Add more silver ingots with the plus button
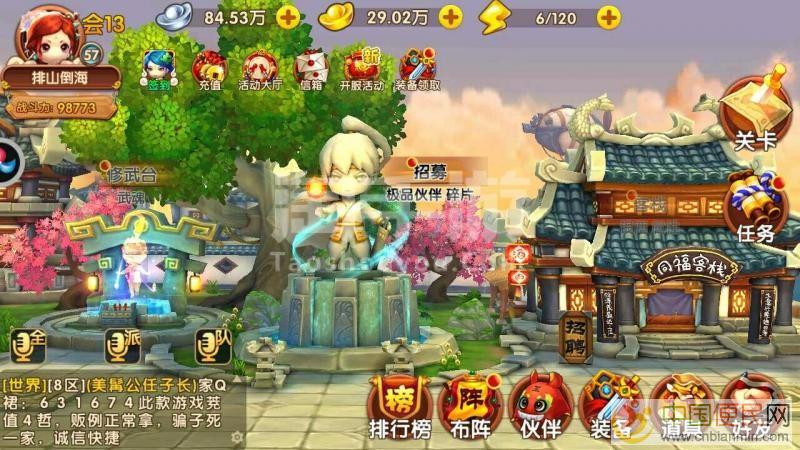Image resolution: width=800 pixels, height=450 pixels. tap(288, 16)
